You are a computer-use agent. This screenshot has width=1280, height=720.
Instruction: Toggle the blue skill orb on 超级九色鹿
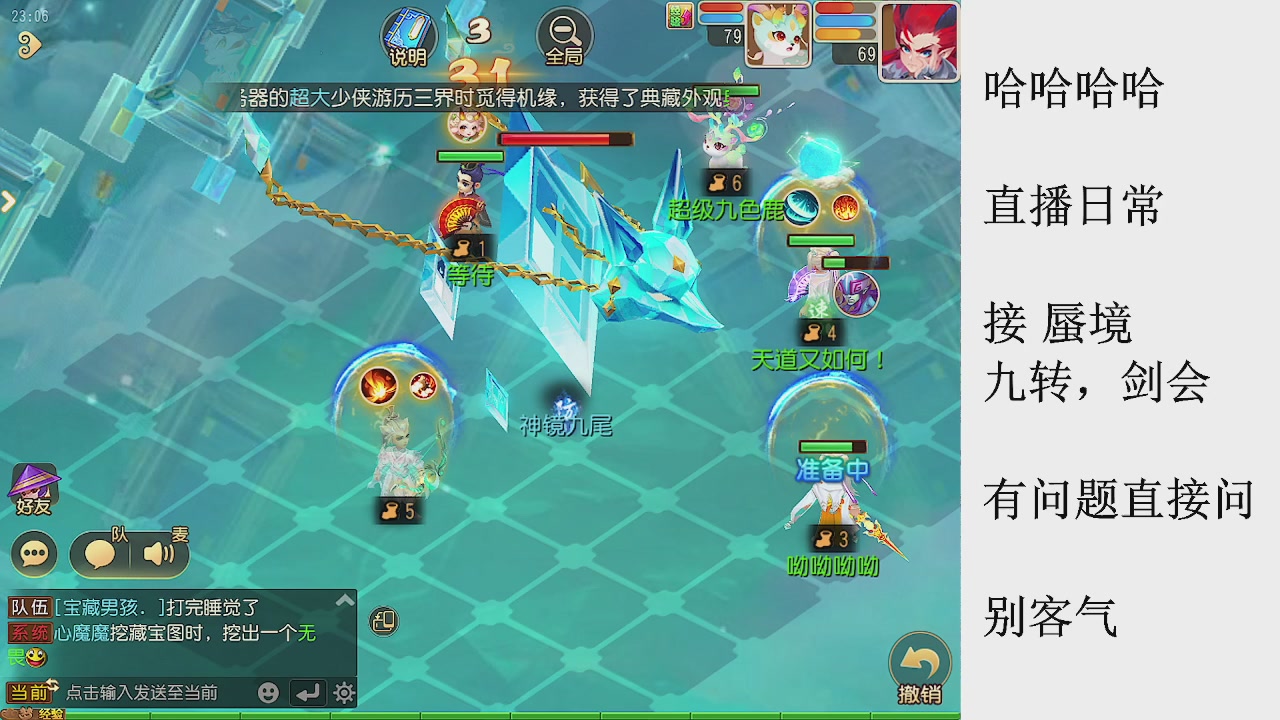[x=801, y=207]
